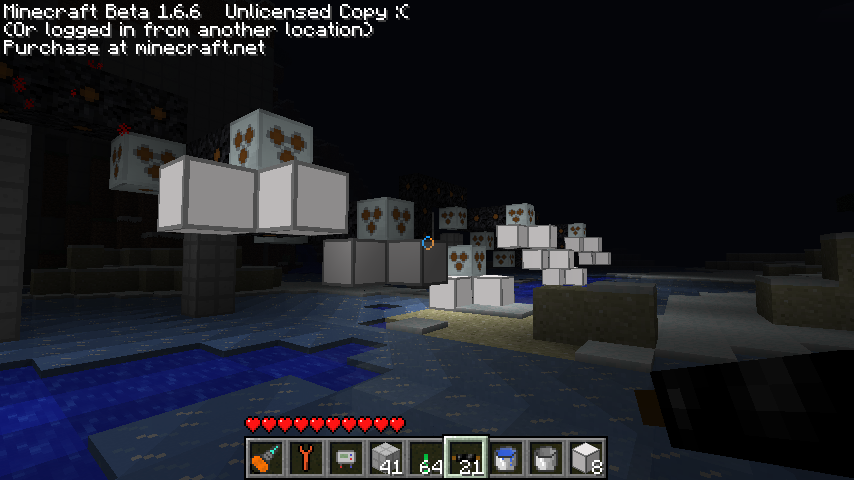Select the dark item stack of 21
This screenshot has width=854, height=480.
pyautogui.click(x=465, y=457)
